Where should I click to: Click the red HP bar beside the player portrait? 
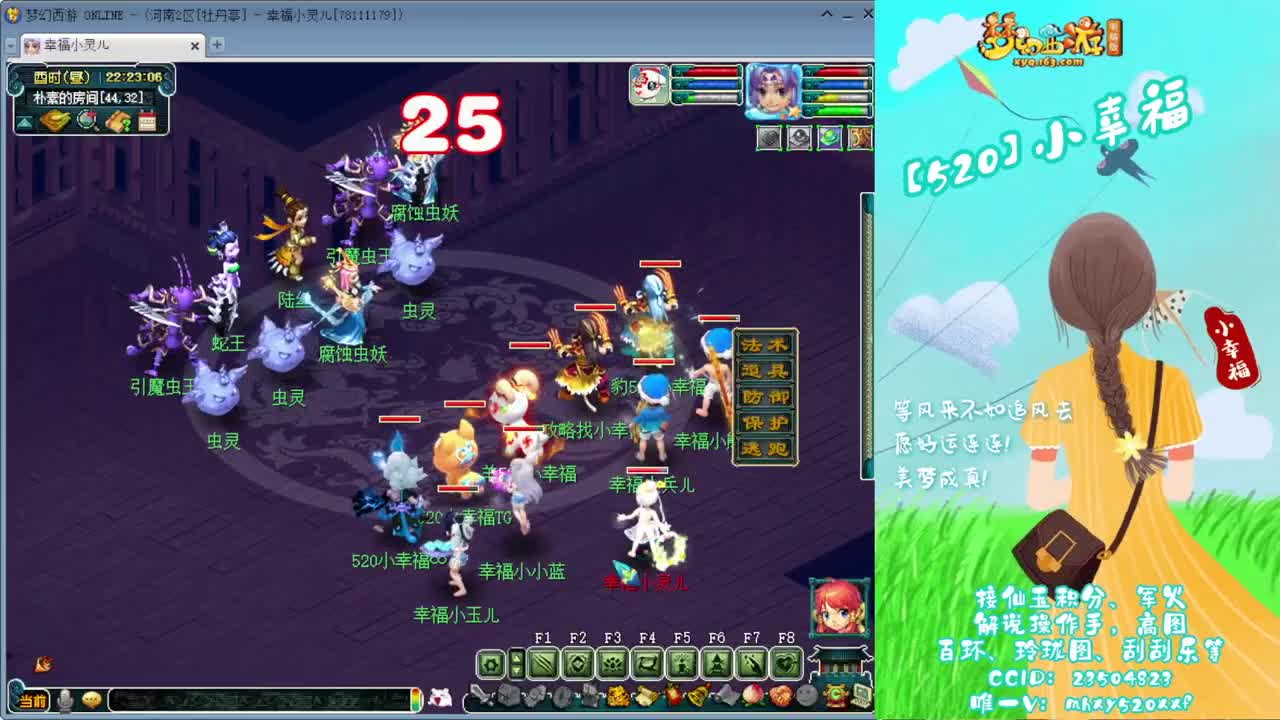click(839, 72)
